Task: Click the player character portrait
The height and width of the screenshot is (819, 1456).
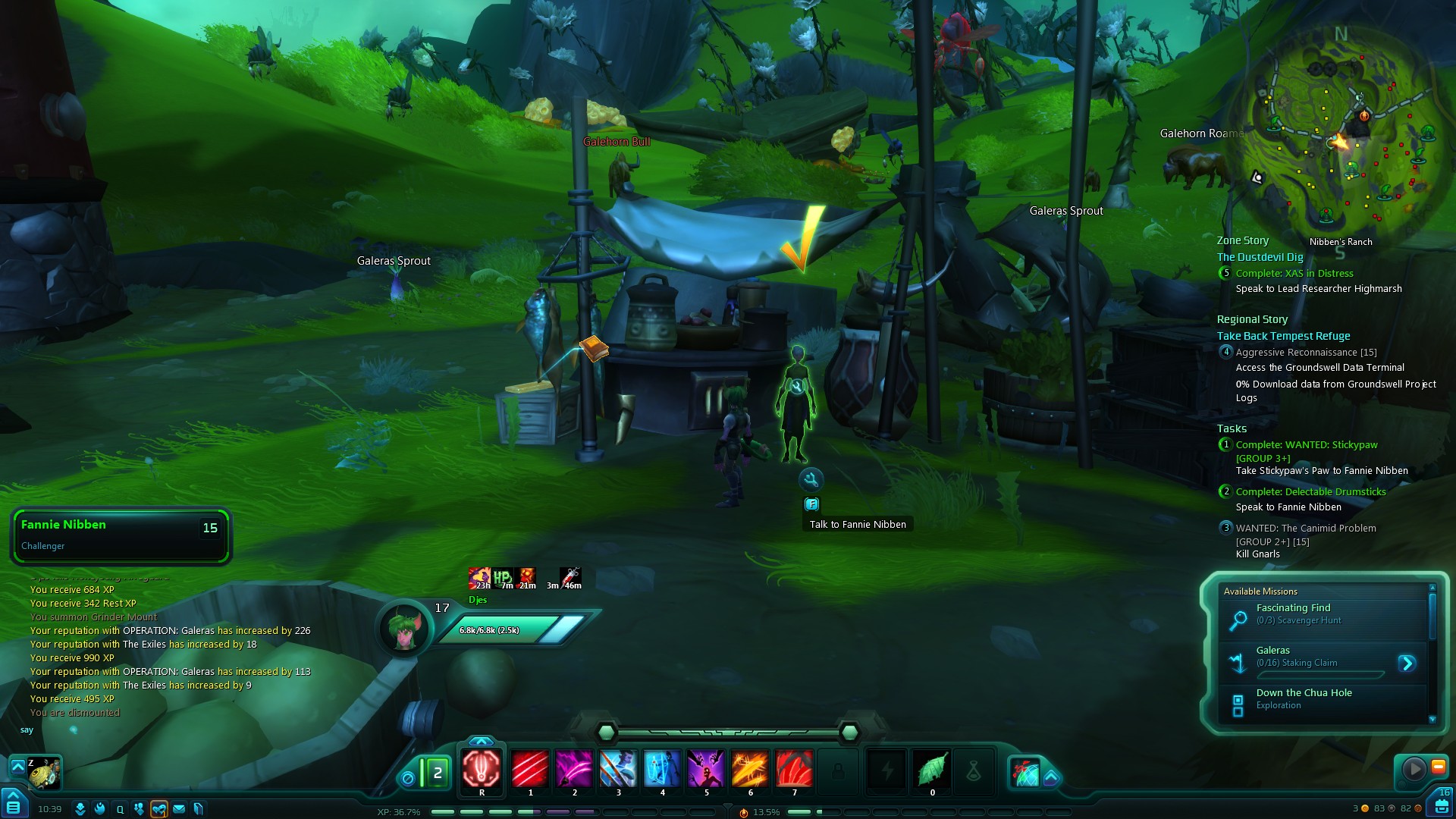Action: [404, 628]
